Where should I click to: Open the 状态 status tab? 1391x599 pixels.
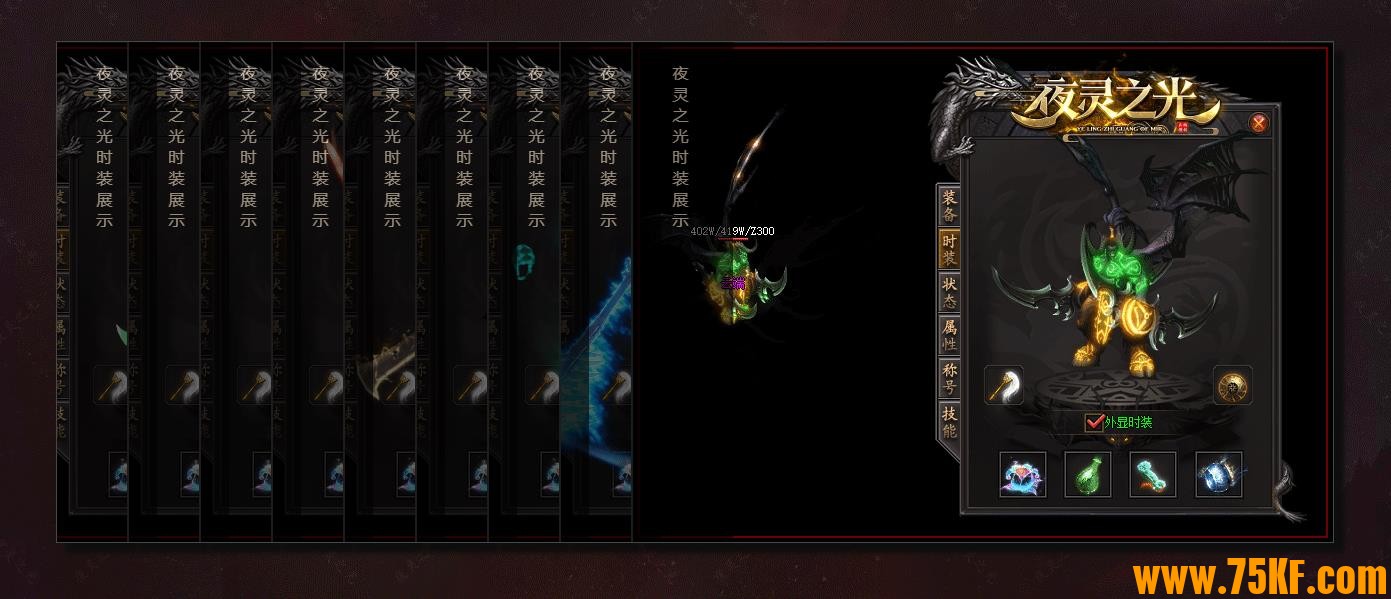(949, 292)
